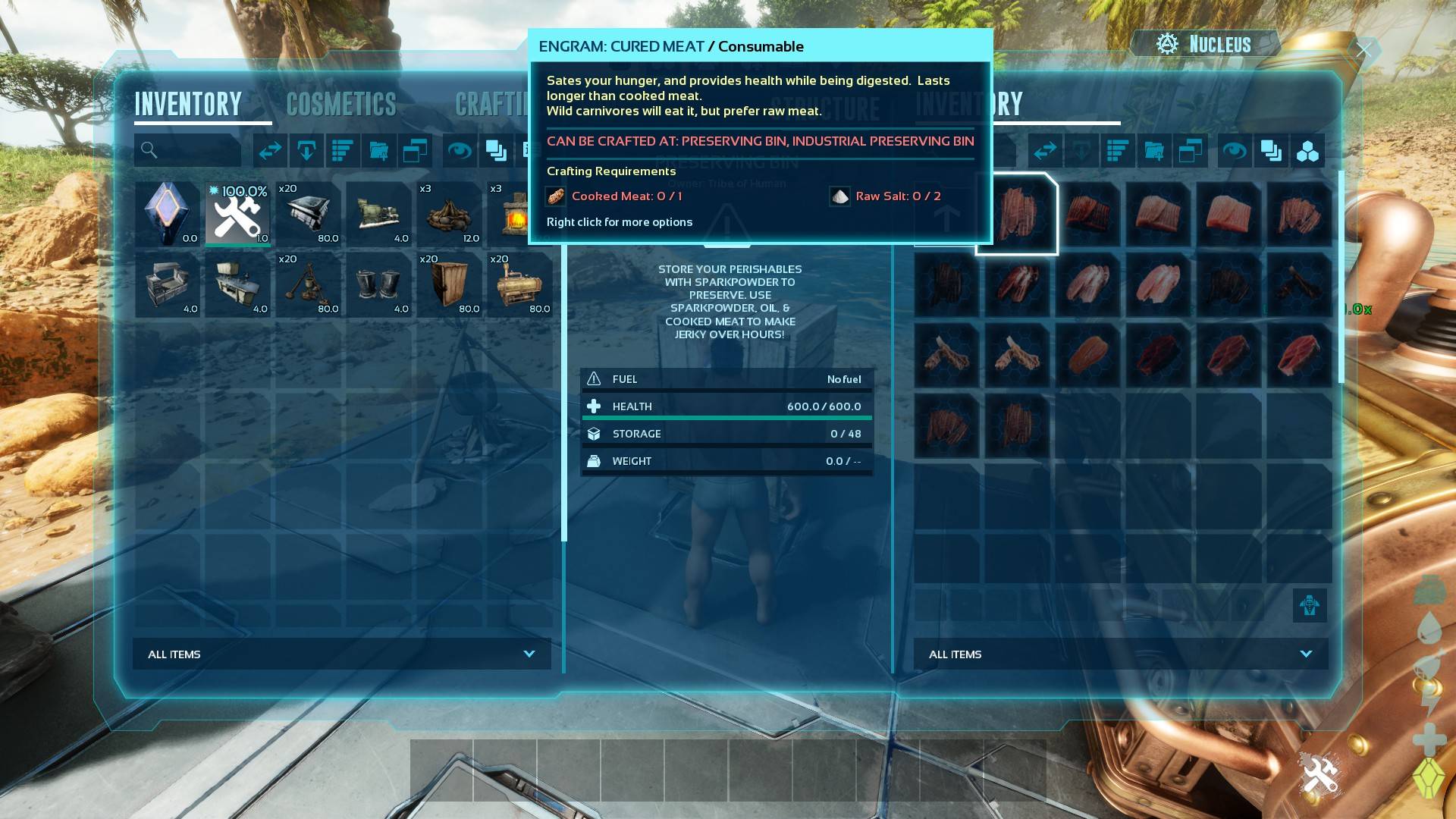Open the player inventory All Items dropdown
The image size is (1456, 819).
tap(342, 654)
